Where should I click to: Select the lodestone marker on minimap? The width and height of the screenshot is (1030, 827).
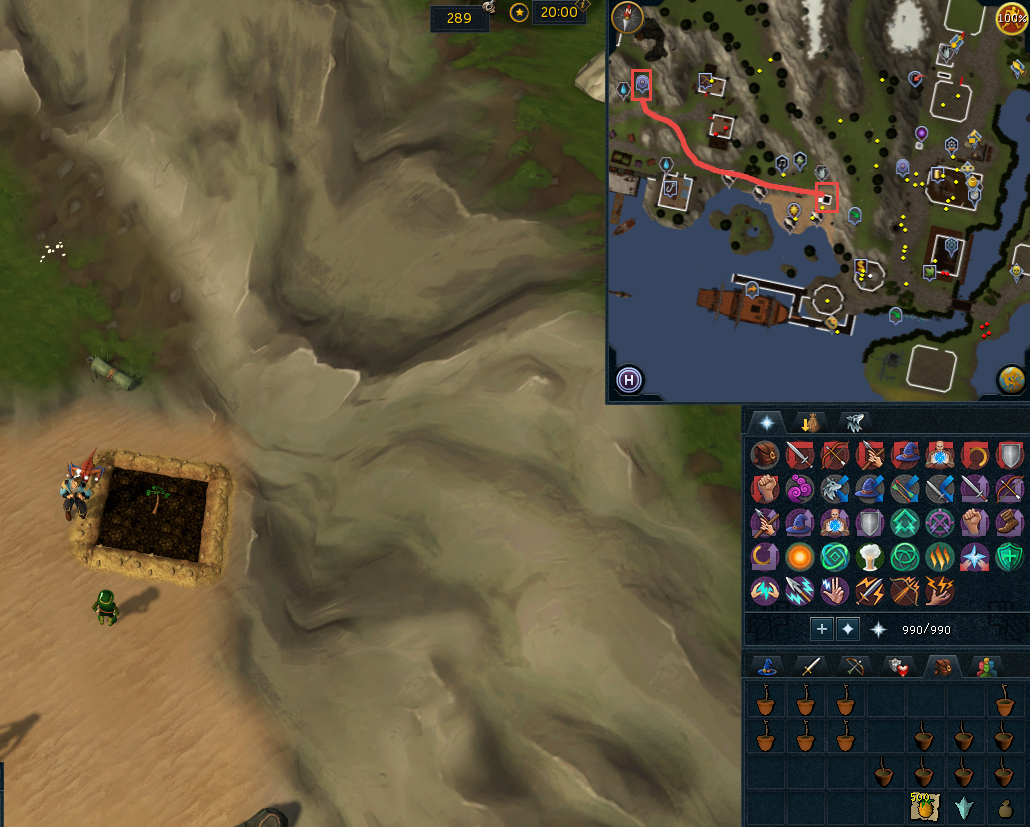pos(642,84)
